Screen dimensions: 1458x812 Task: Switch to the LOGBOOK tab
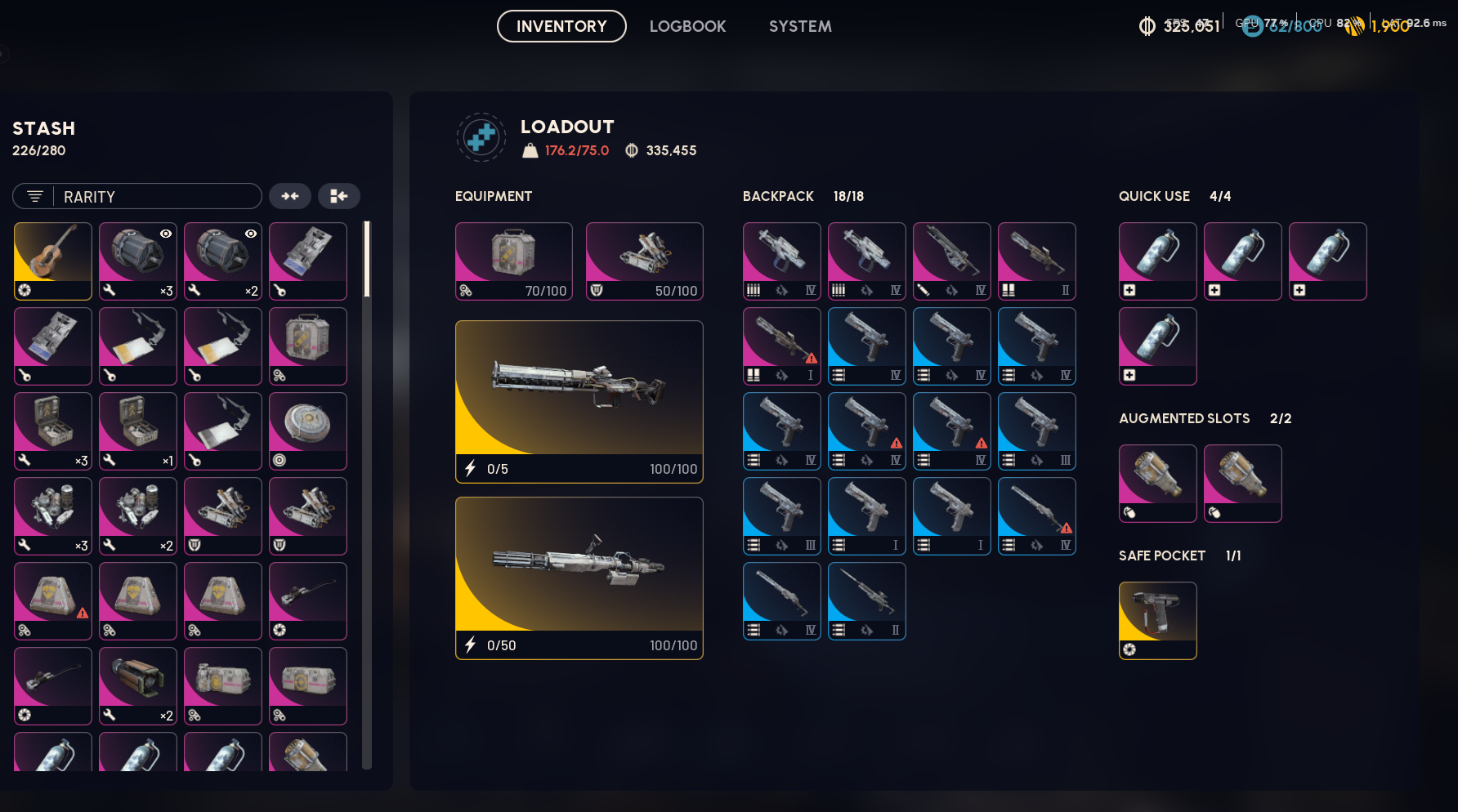tap(687, 25)
